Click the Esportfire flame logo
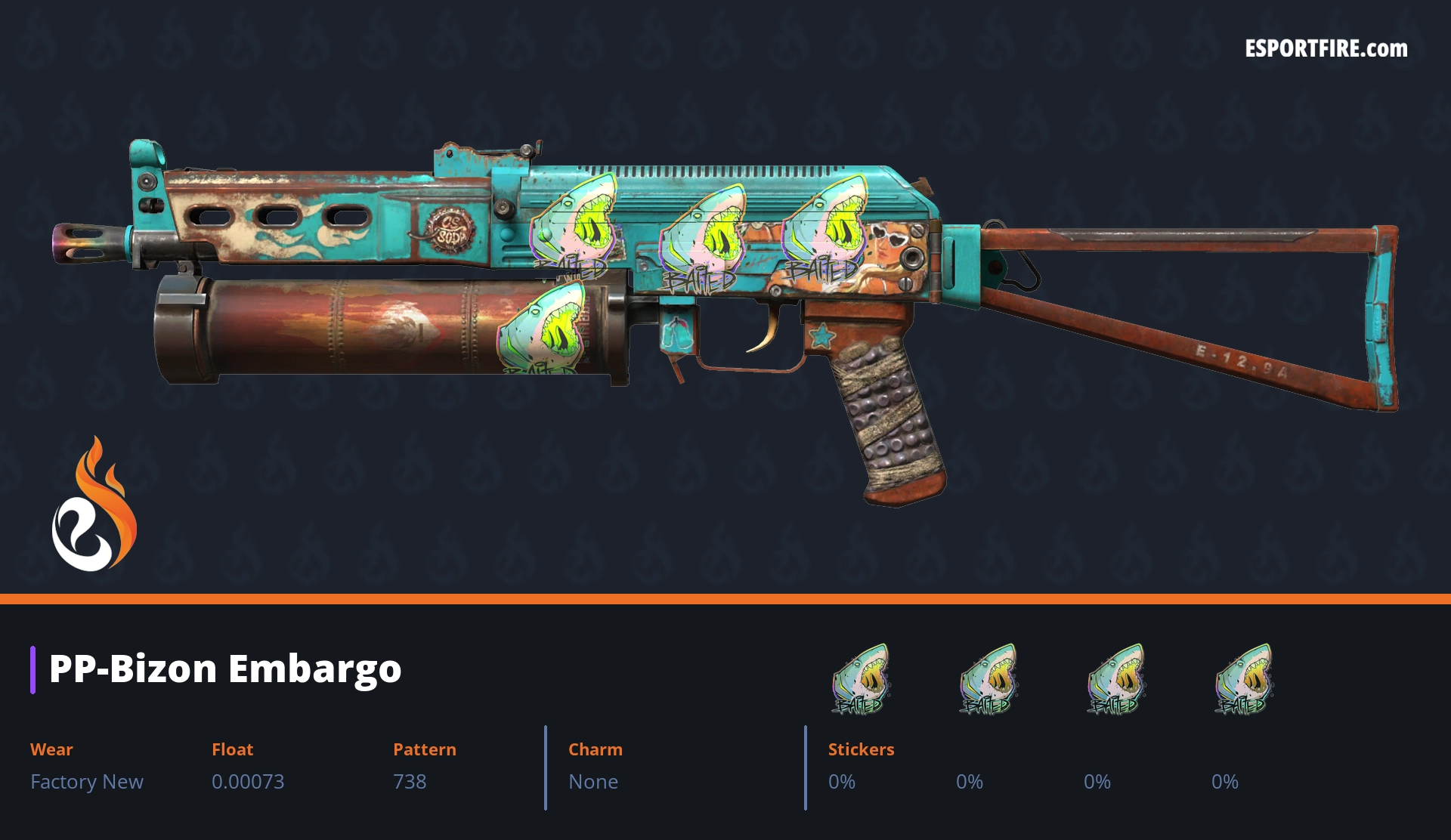This screenshot has height=840, width=1451. (x=94, y=505)
